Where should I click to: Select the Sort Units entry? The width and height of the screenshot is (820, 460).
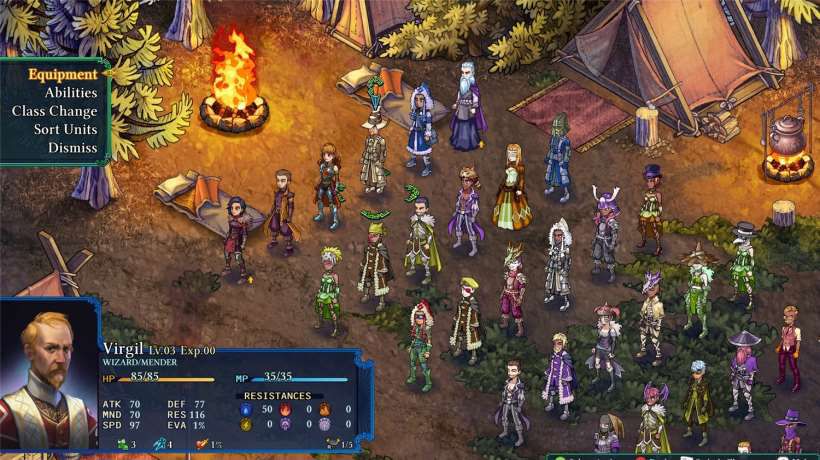tap(65, 129)
